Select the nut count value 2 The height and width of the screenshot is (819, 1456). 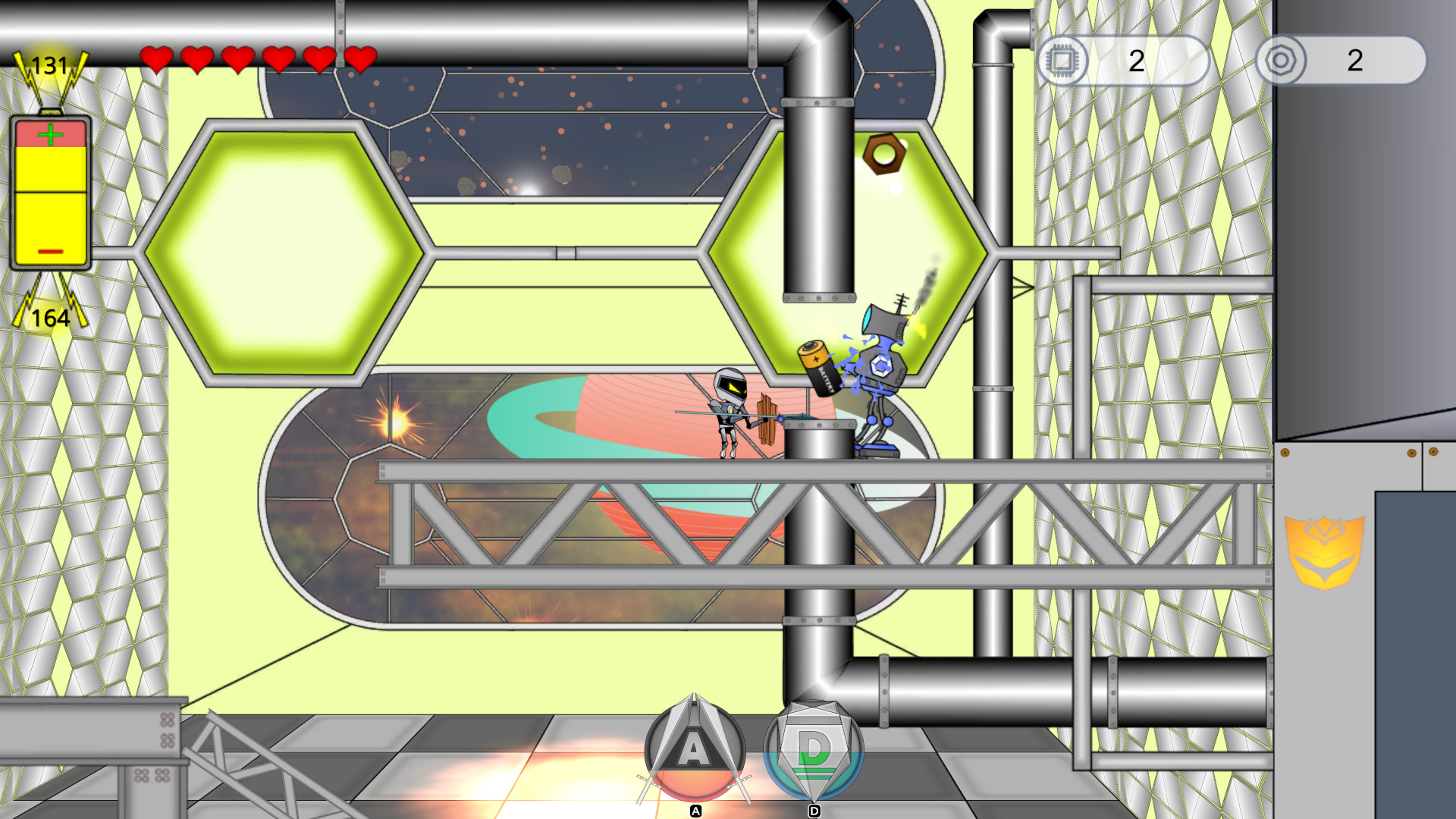point(1354,61)
